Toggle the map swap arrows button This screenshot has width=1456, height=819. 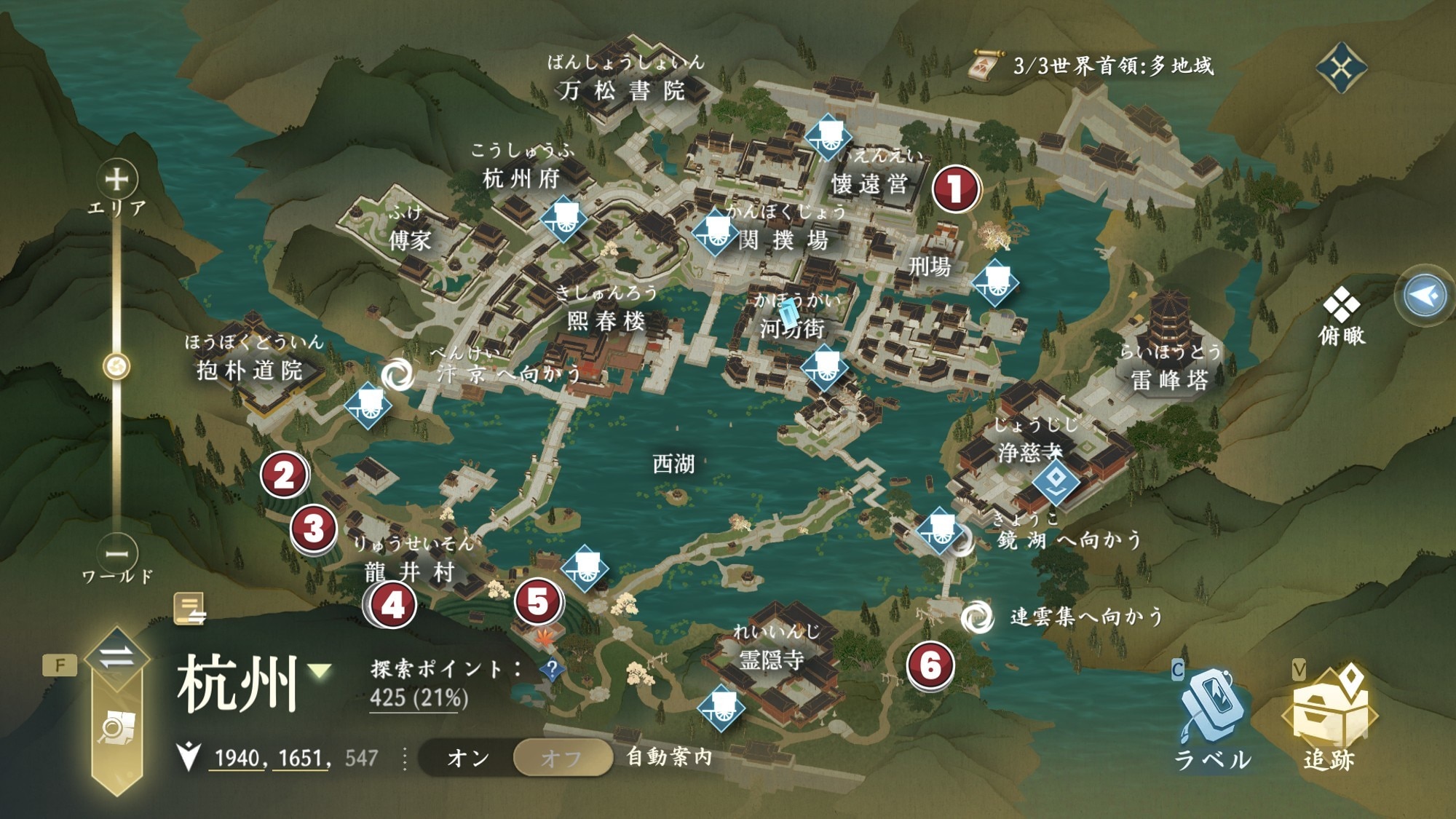(x=116, y=657)
